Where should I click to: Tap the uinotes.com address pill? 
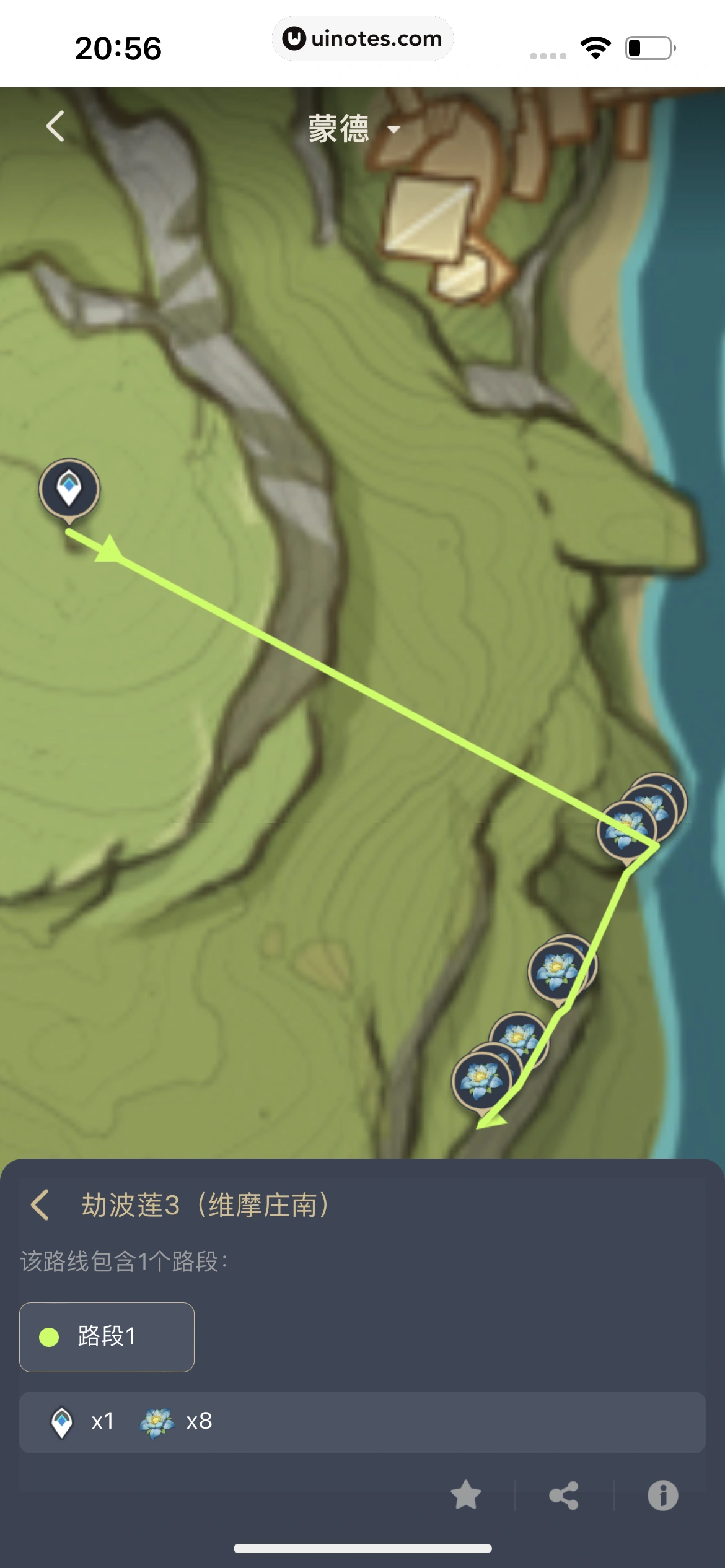(362, 38)
